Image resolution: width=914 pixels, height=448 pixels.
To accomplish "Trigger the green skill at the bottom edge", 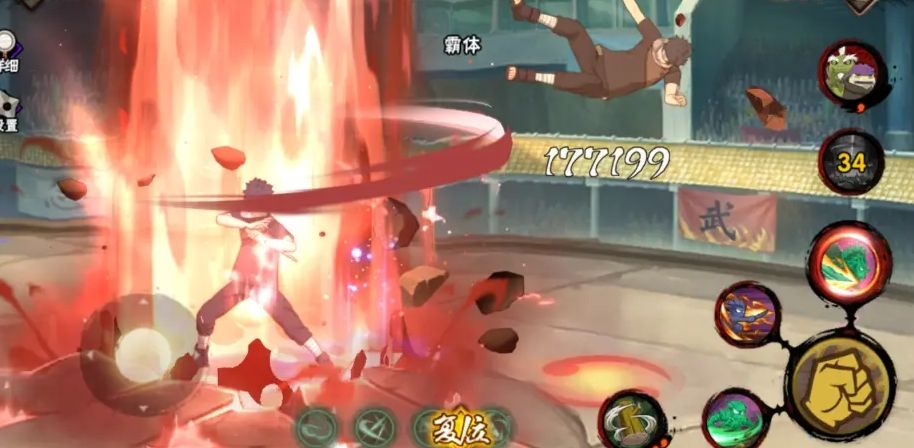I will click(x=738, y=422).
